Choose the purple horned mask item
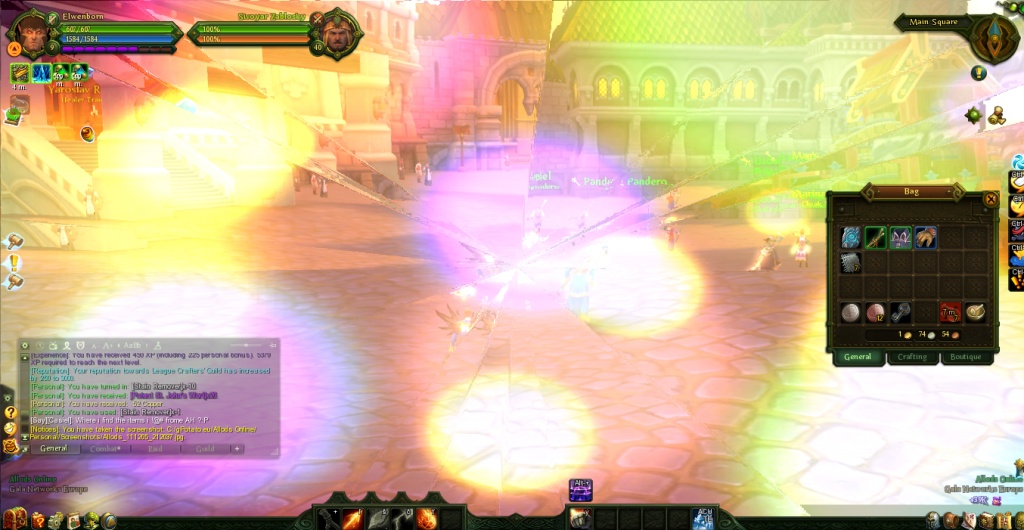The height and width of the screenshot is (530, 1024). pyautogui.click(x=900, y=238)
